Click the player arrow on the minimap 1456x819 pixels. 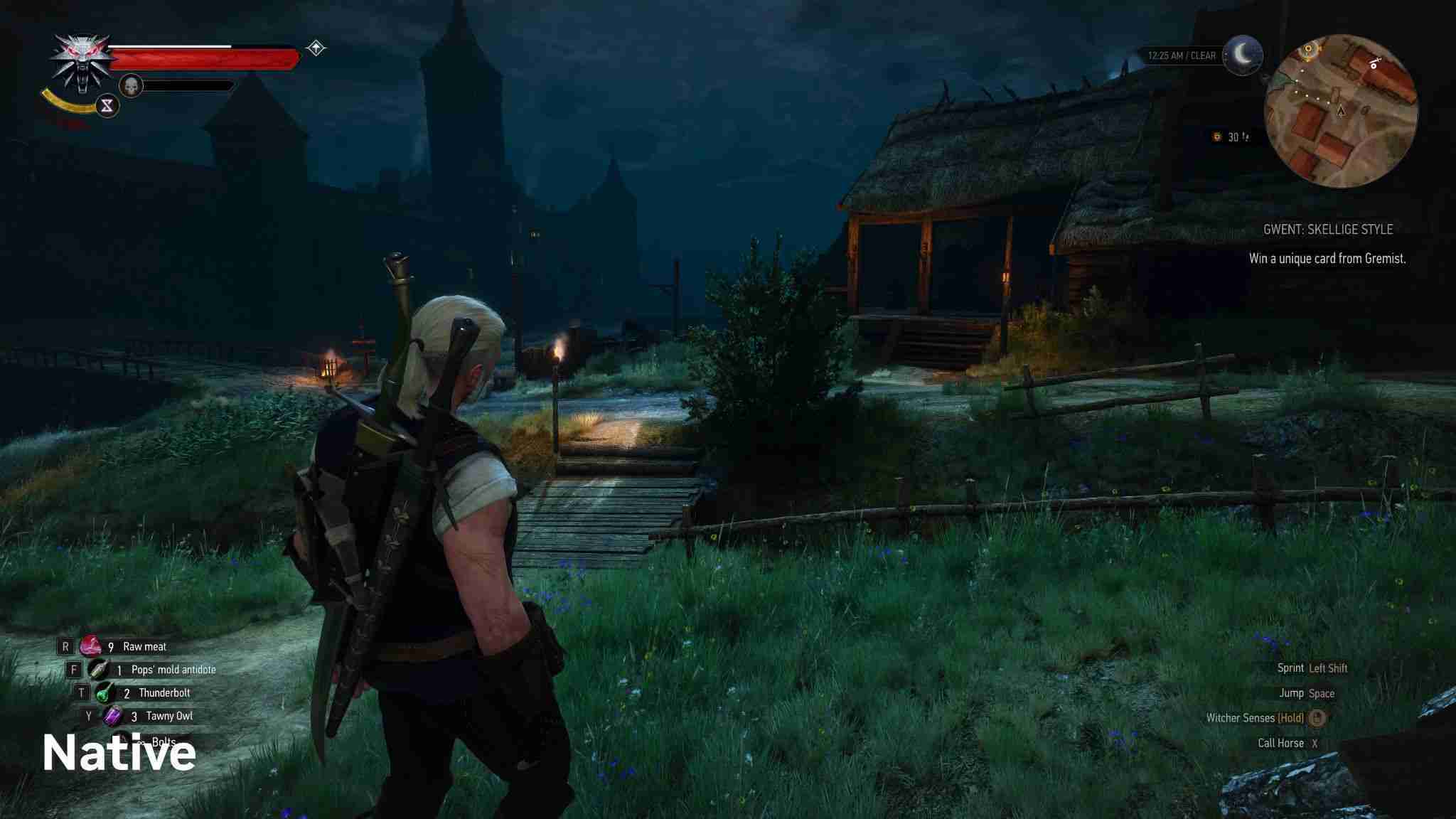(1341, 110)
